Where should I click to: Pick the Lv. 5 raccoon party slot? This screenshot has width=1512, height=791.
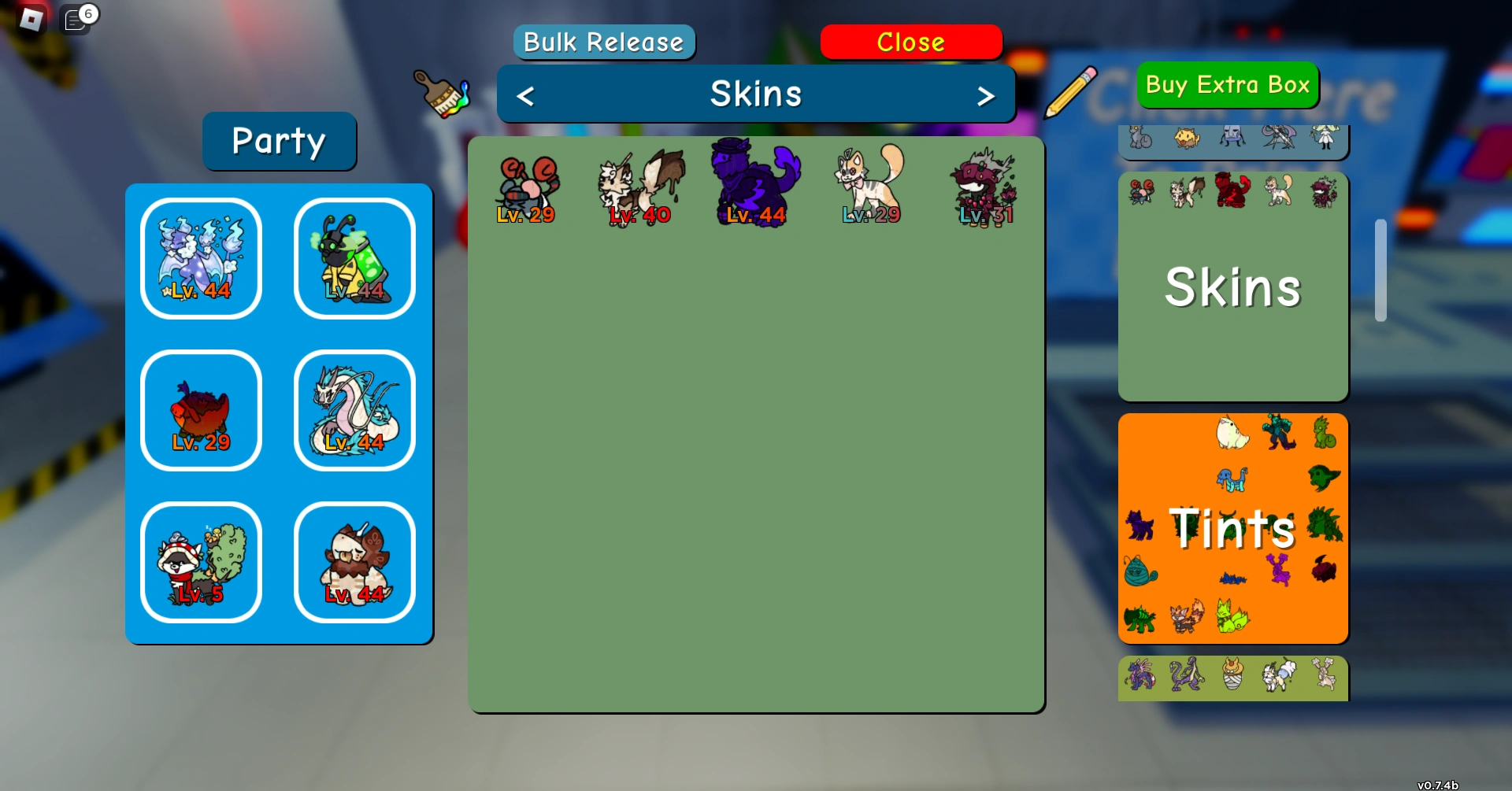200,562
